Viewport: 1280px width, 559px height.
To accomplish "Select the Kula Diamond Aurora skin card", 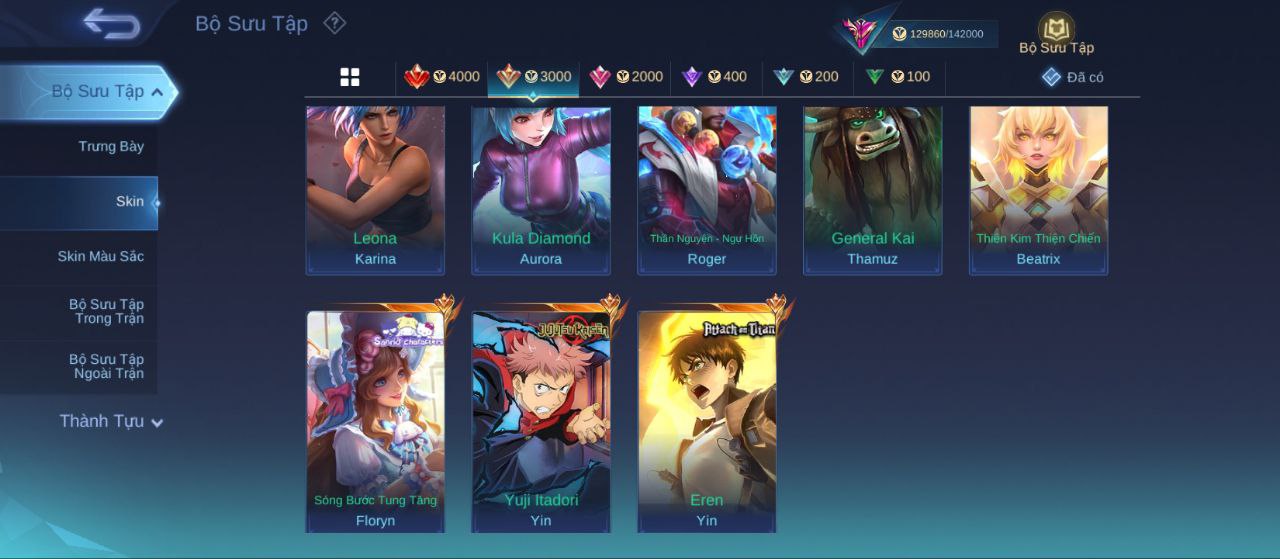I will coord(541,188).
